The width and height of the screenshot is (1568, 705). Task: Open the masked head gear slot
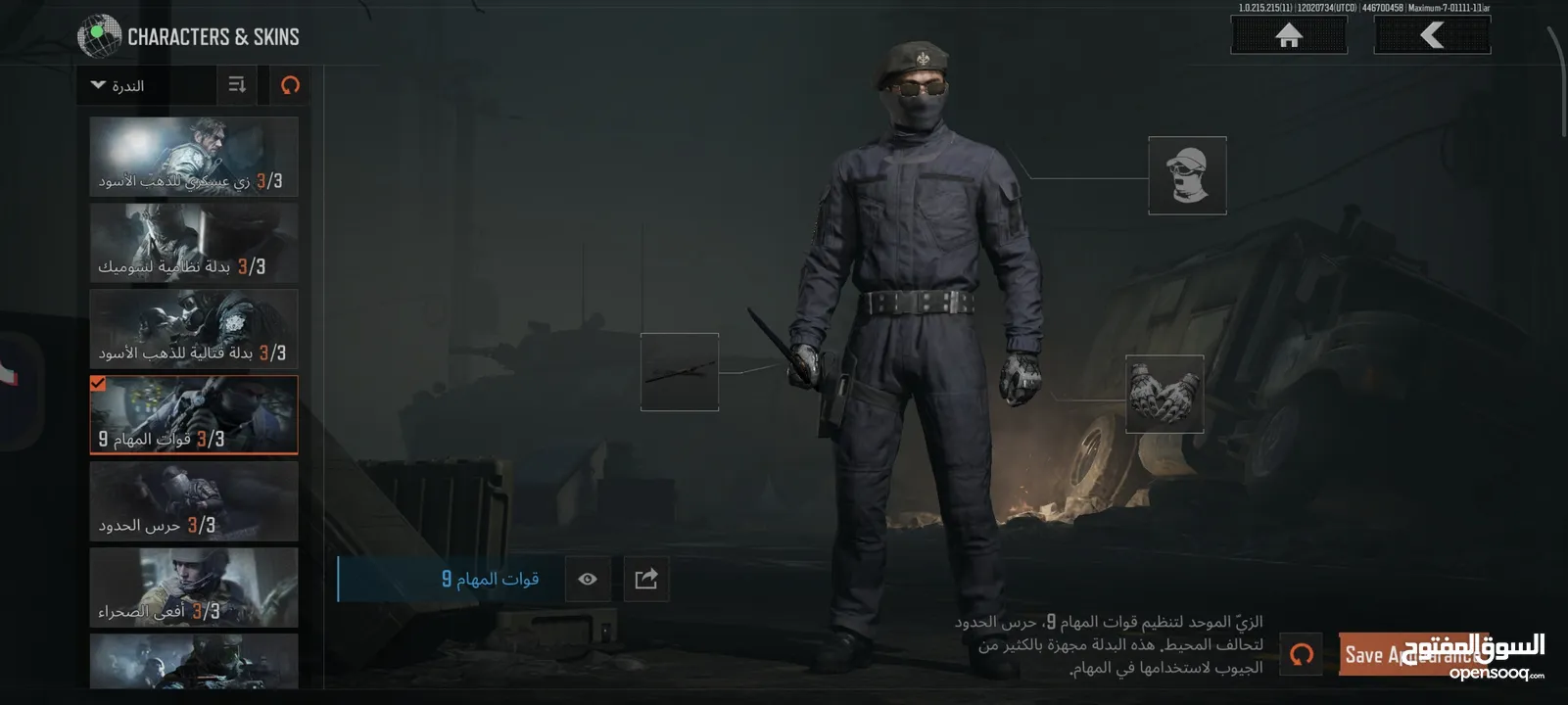(1187, 175)
